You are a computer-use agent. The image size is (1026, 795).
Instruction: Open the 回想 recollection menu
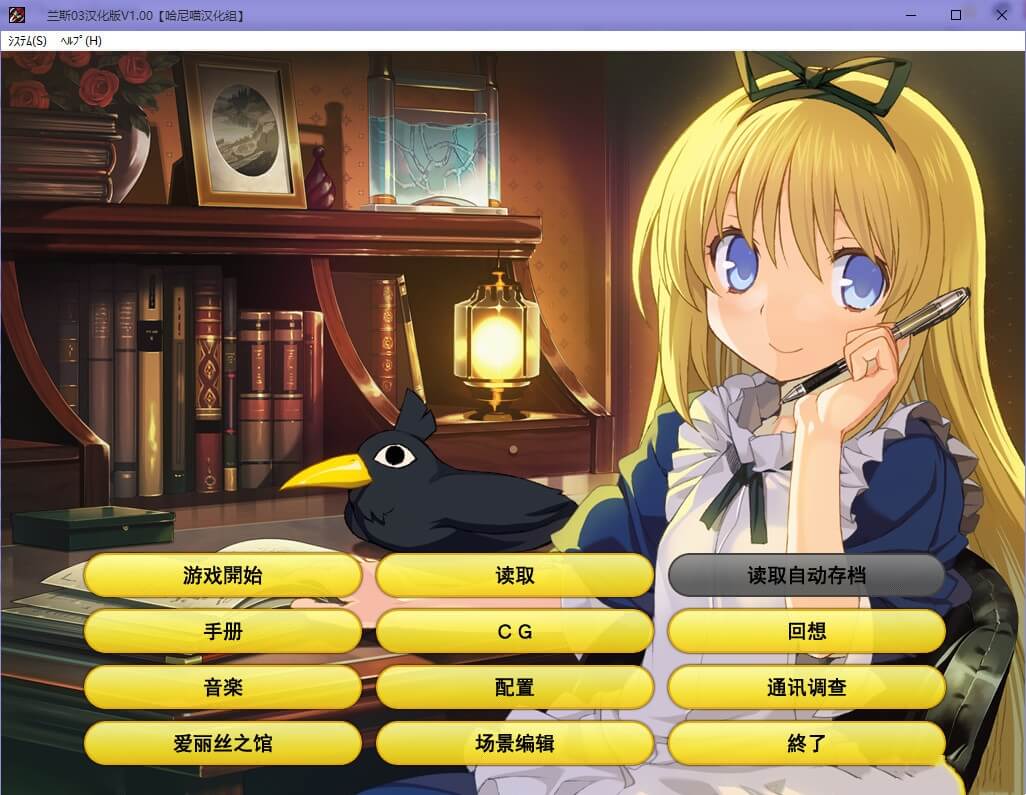pos(806,632)
